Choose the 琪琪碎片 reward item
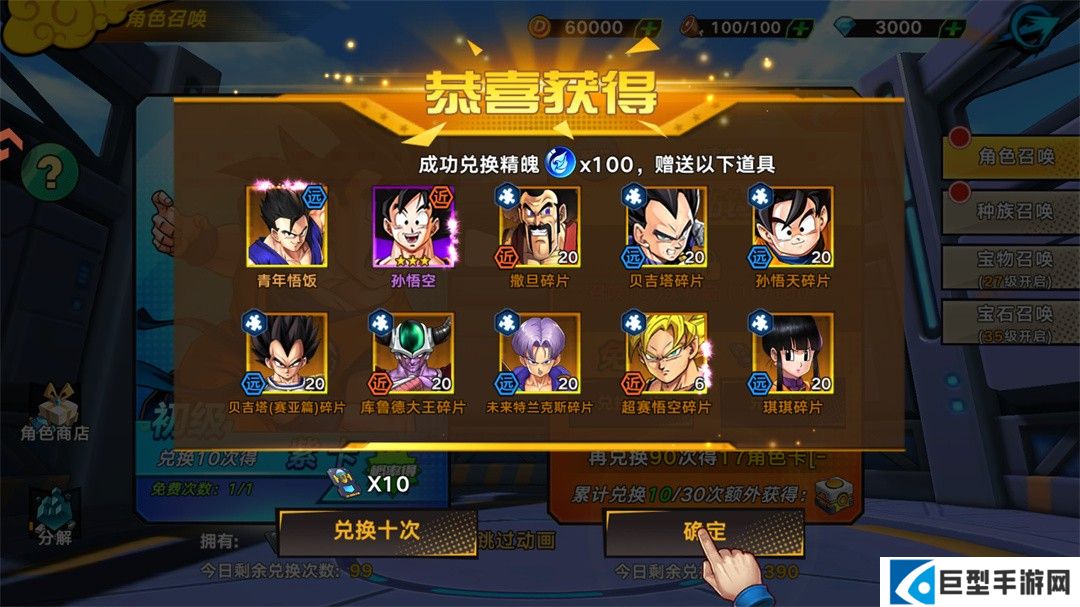Screen dimensions: 1080x607 click(792, 353)
